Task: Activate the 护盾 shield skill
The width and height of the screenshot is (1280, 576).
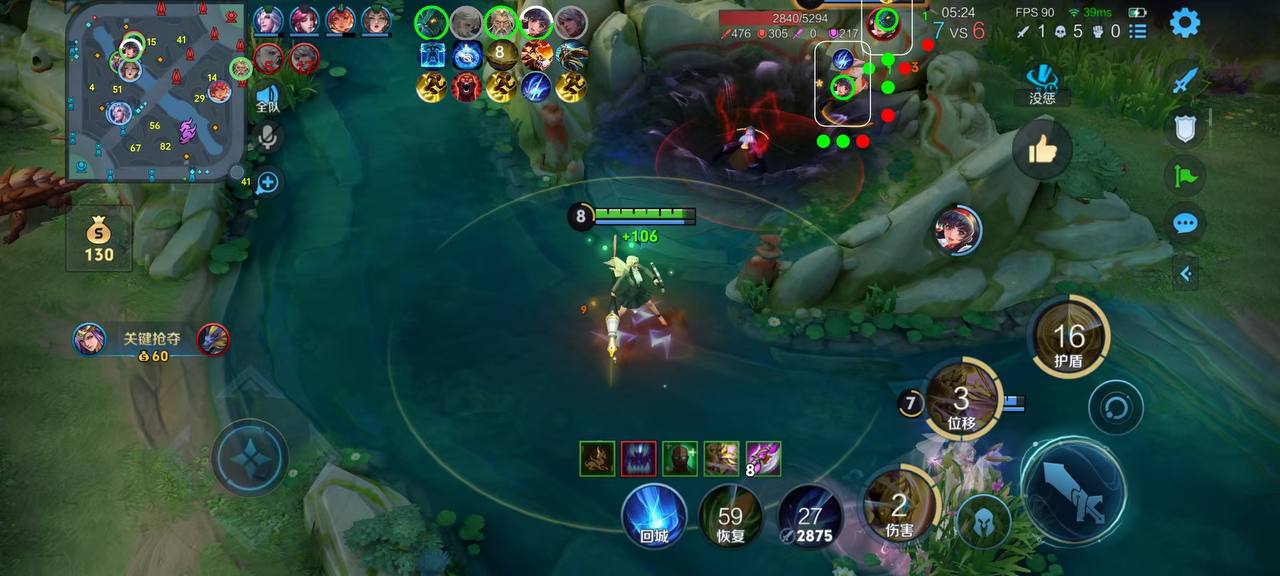Action: click(1068, 338)
